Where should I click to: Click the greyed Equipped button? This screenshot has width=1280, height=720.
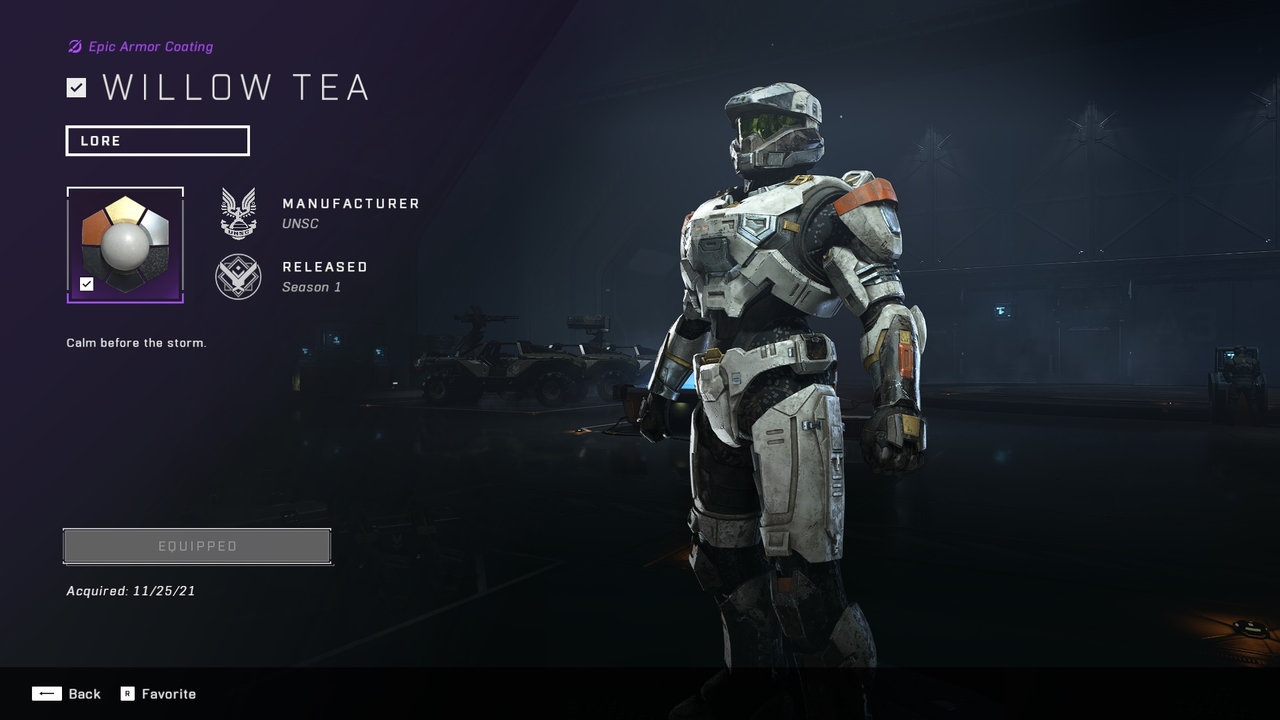(x=197, y=546)
